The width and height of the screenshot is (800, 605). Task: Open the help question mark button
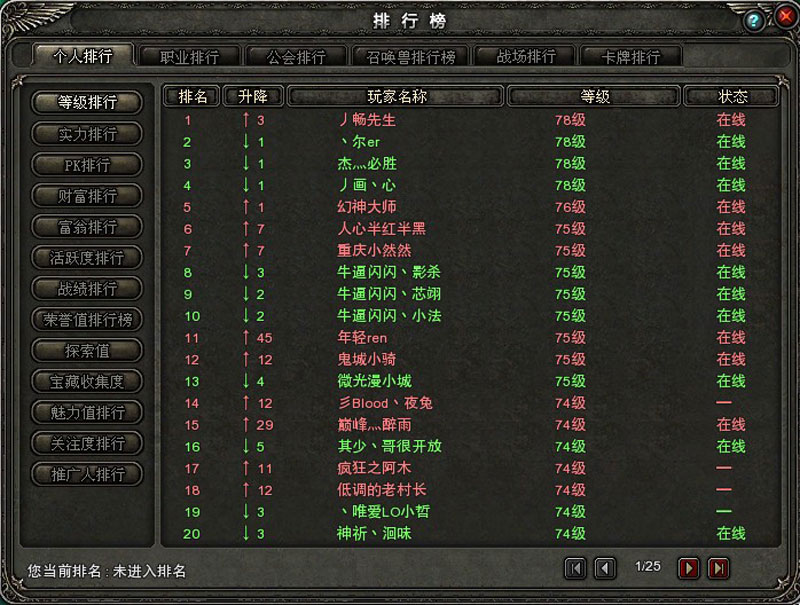(755, 19)
